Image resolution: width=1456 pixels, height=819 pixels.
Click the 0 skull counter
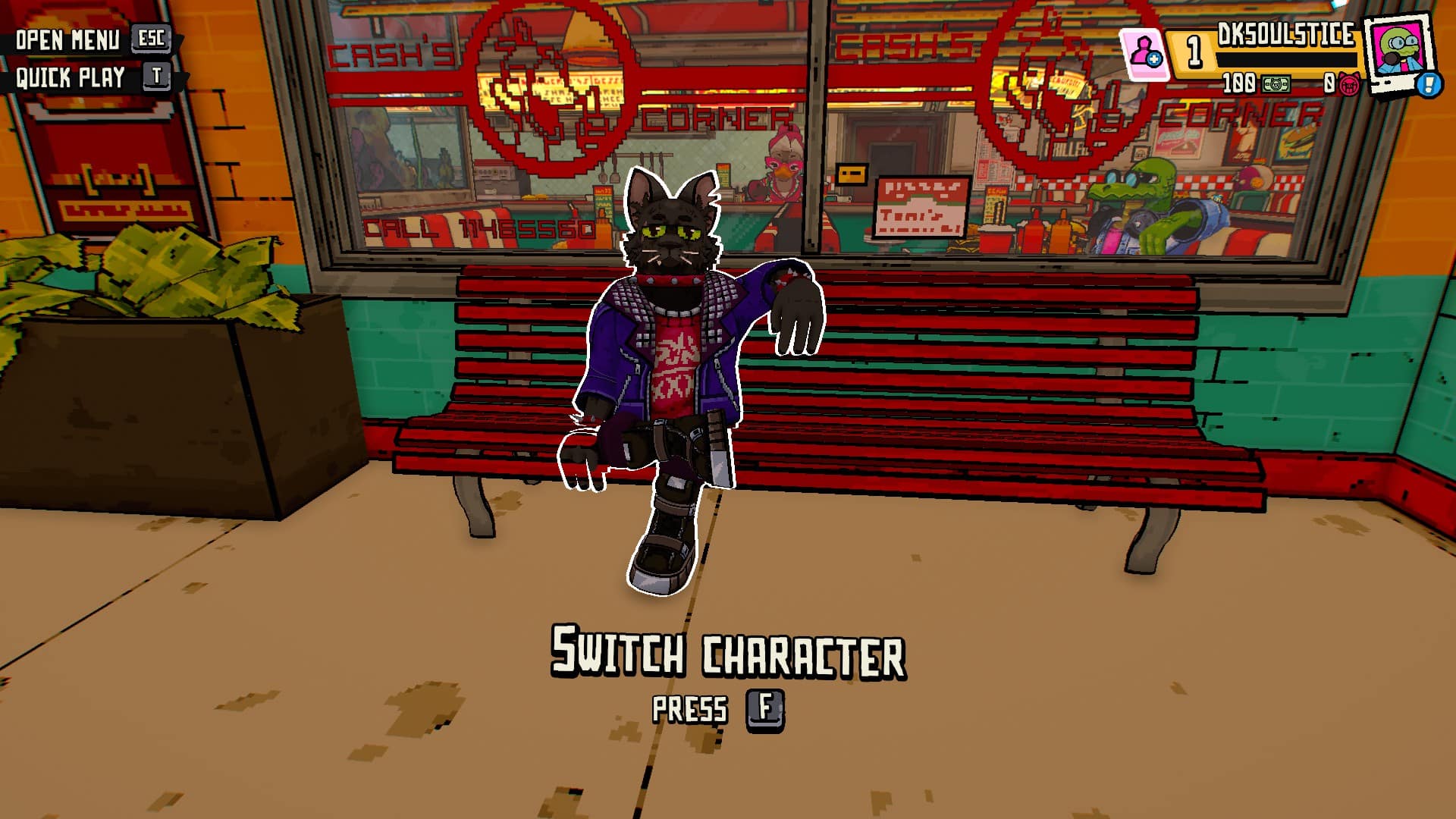tap(1329, 83)
